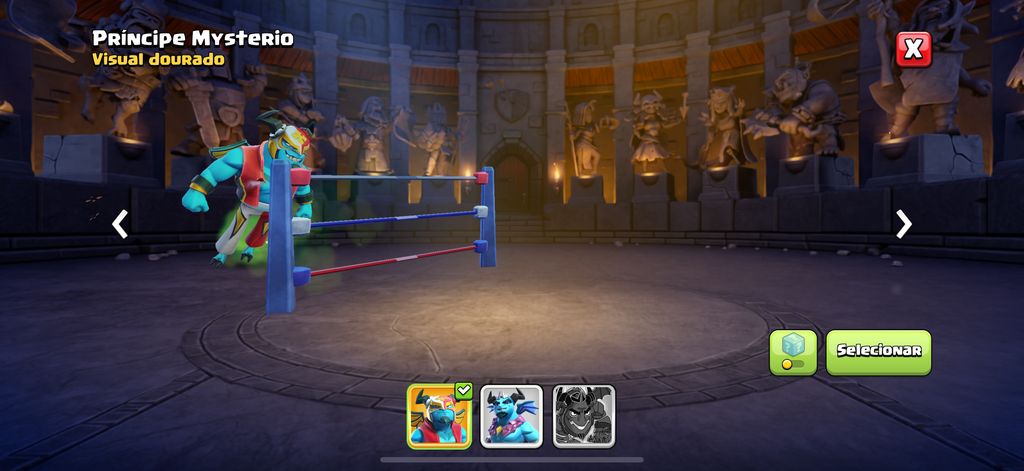Viewport: 1024px width, 471px height.
Task: Choose the blue horned prince skin thumbnail
Action: point(511,415)
